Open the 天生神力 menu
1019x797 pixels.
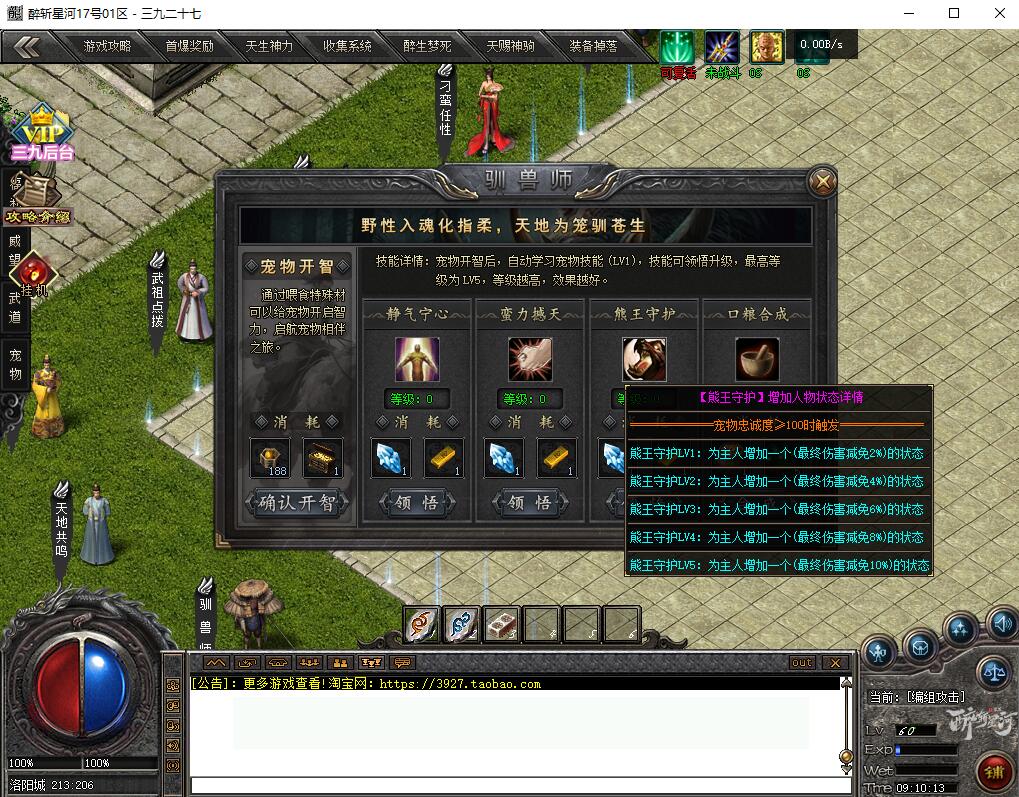[x=269, y=46]
